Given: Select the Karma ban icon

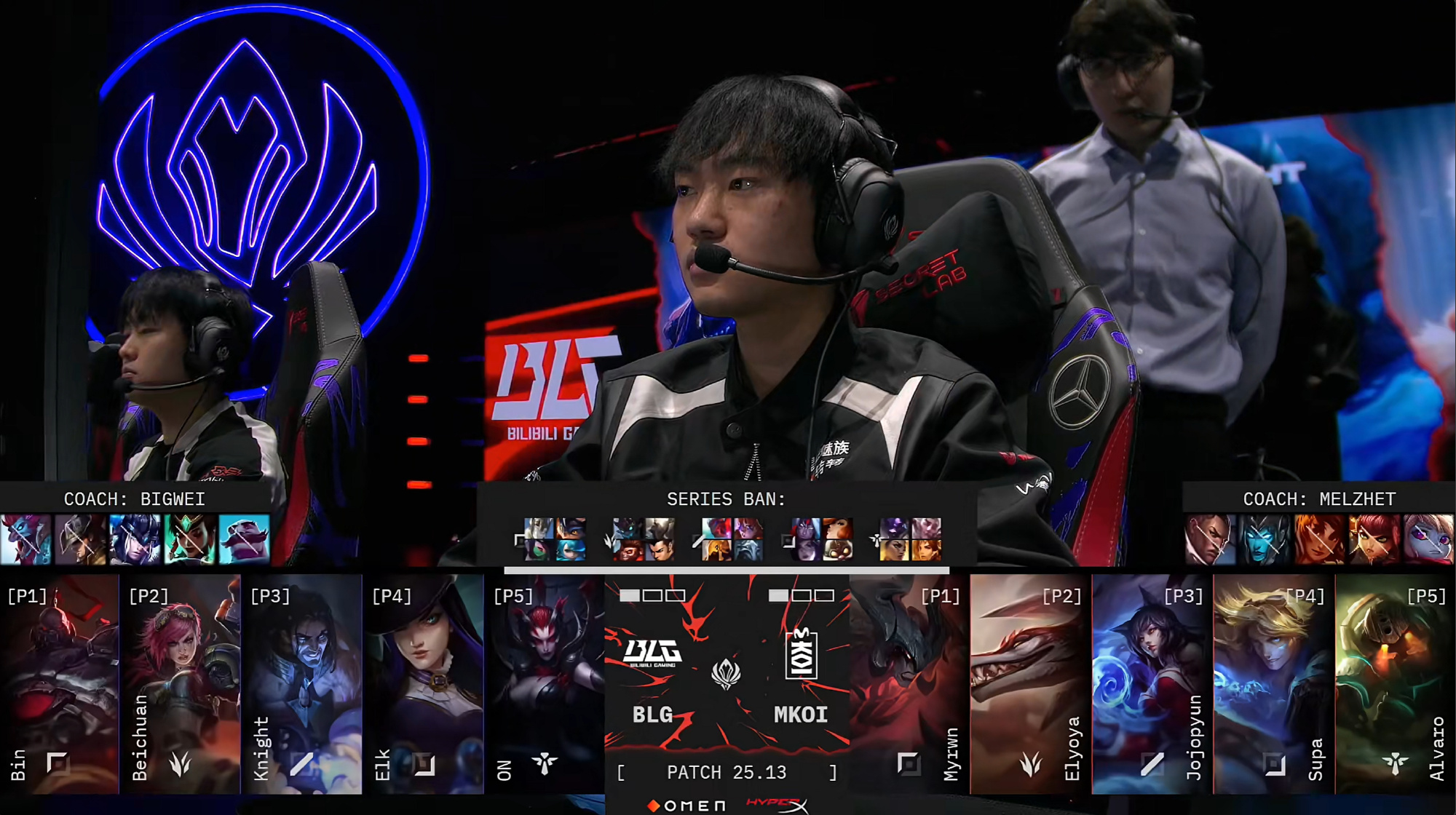Looking at the screenshot, I should [190, 540].
